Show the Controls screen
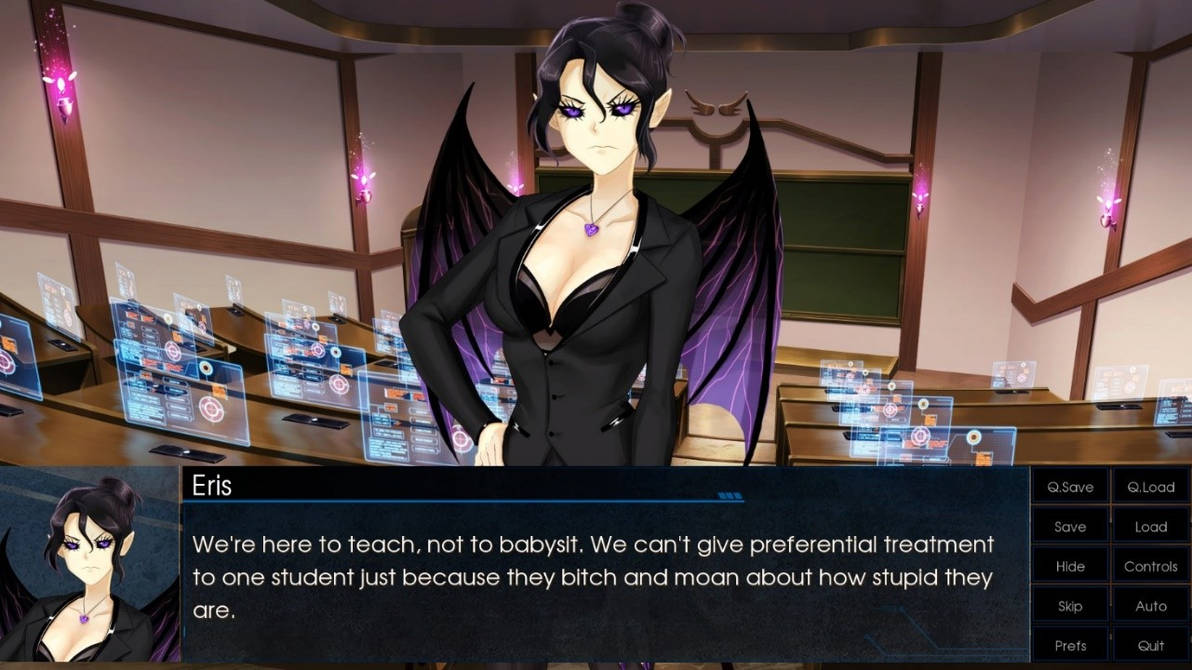 (x=1150, y=566)
